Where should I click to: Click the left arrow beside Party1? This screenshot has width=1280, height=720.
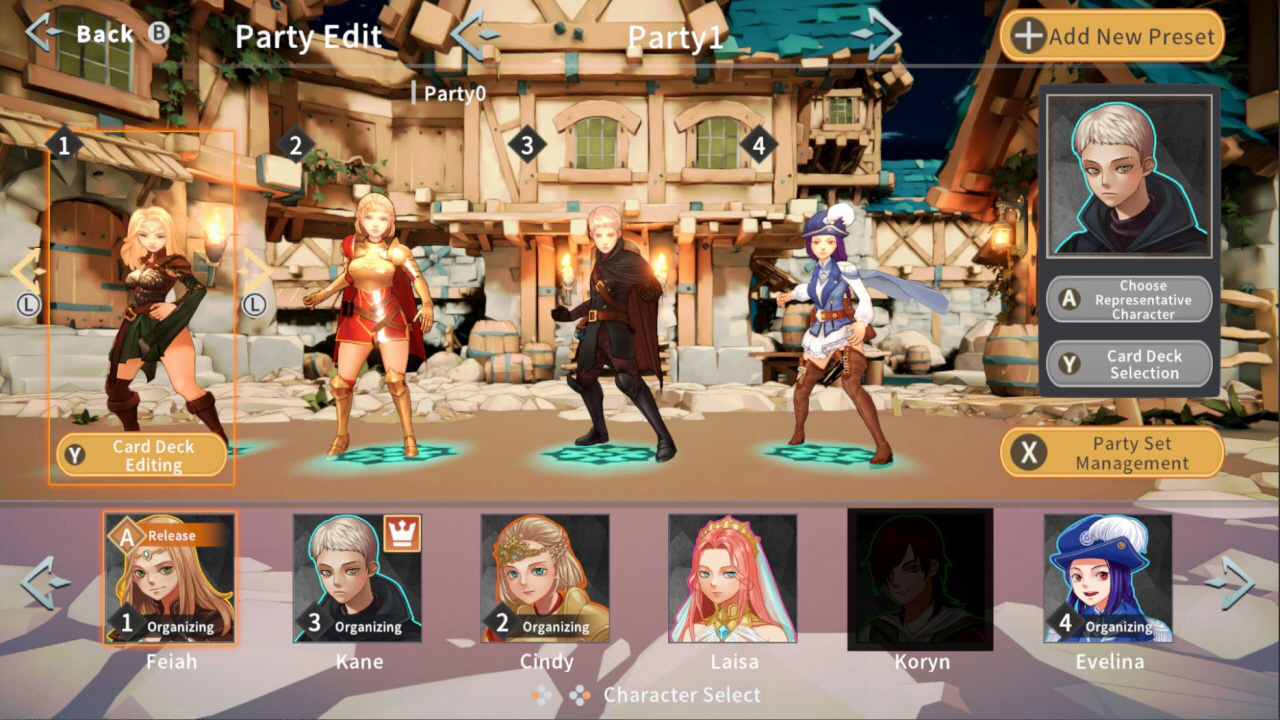point(470,33)
